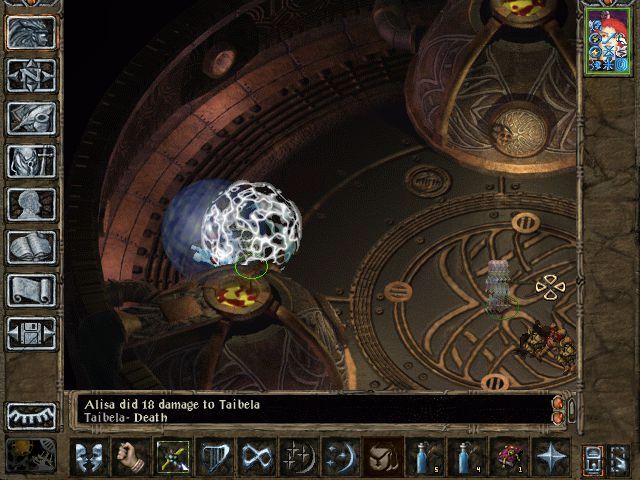Return to the game view button
This screenshot has width=640, height=480.
(x=31, y=32)
